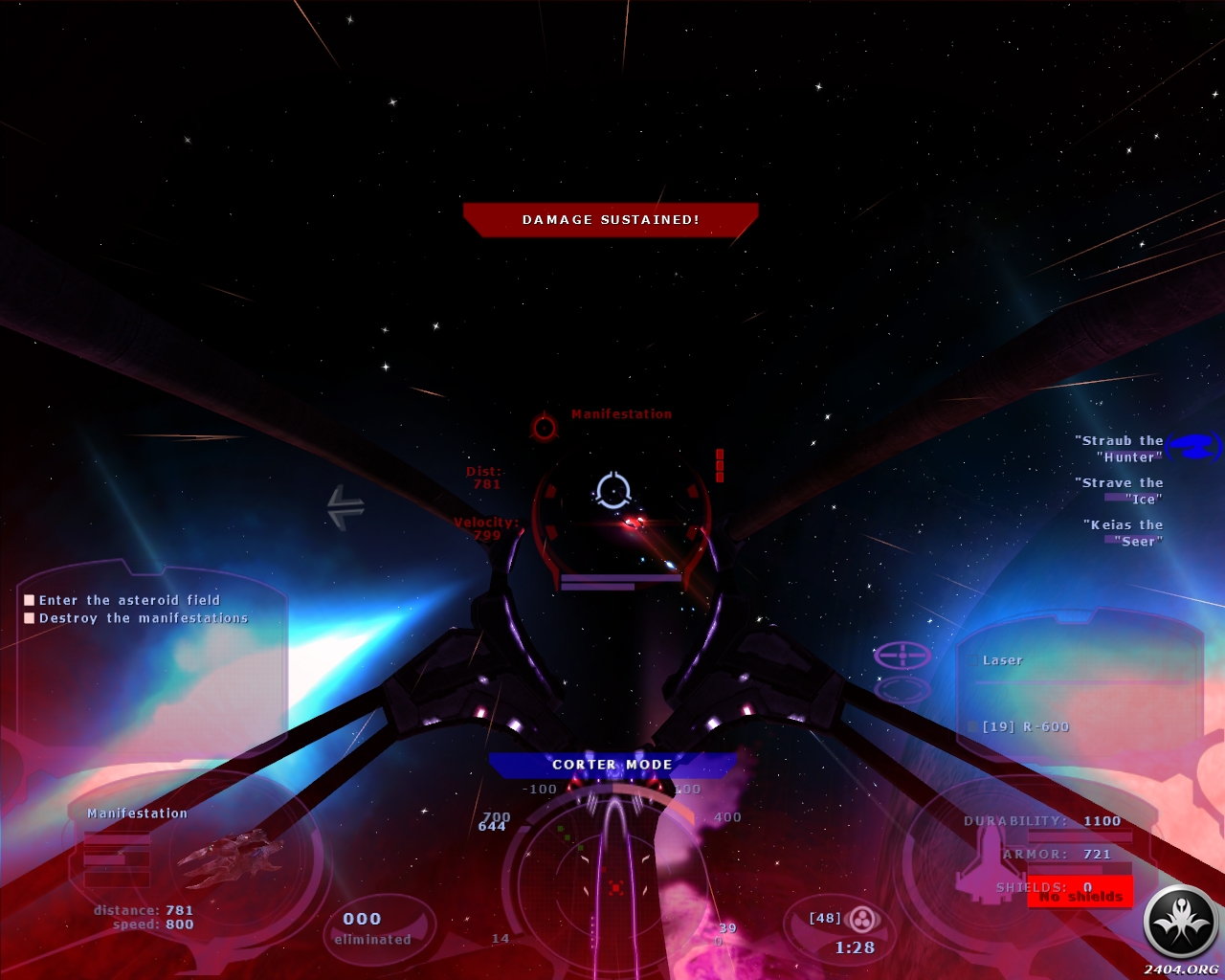Click the red target lock icon beside Manifestation
This screenshot has height=980, width=1225.
click(545, 427)
